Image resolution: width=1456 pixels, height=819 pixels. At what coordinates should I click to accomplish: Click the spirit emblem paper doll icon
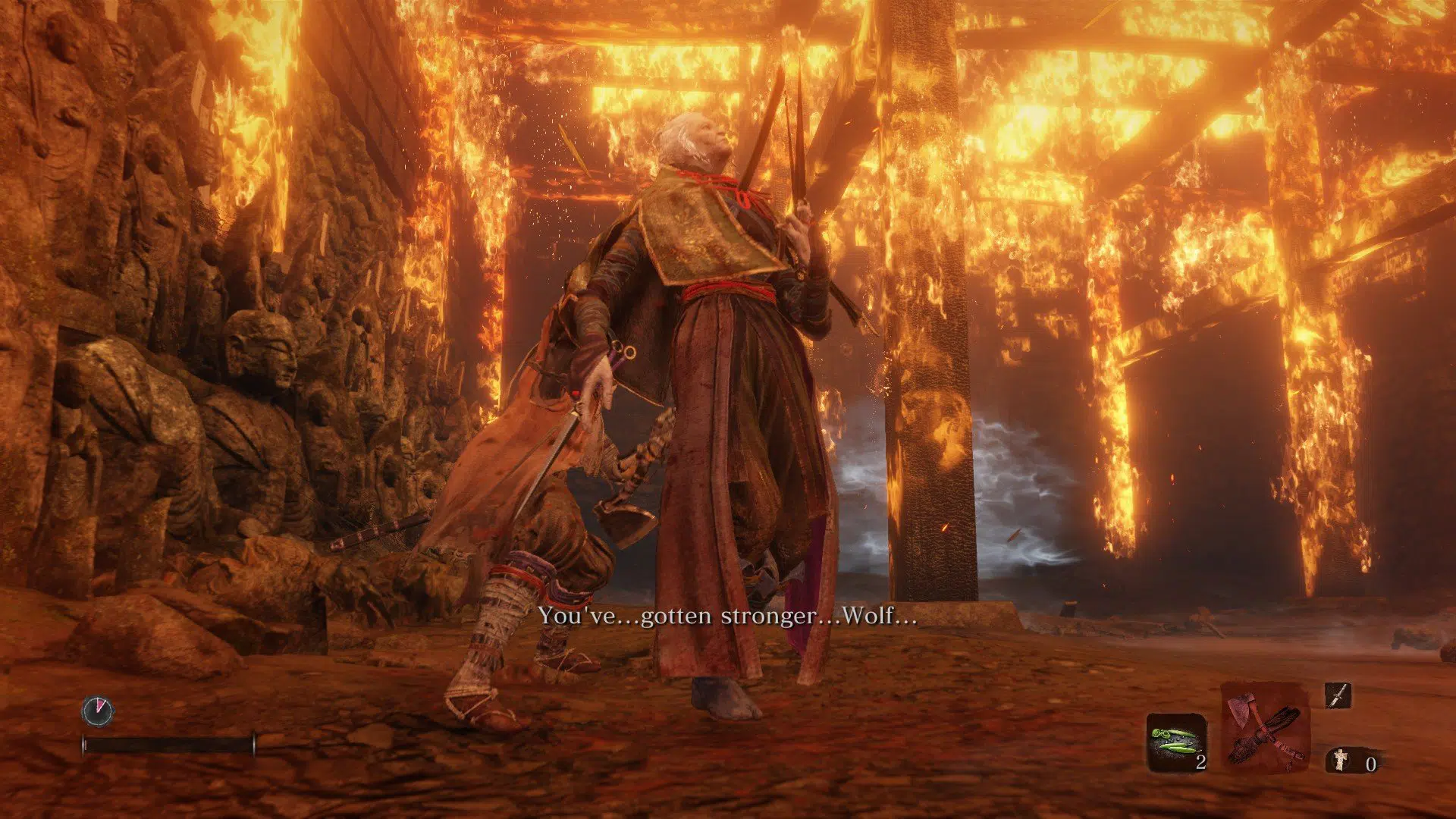1341,759
